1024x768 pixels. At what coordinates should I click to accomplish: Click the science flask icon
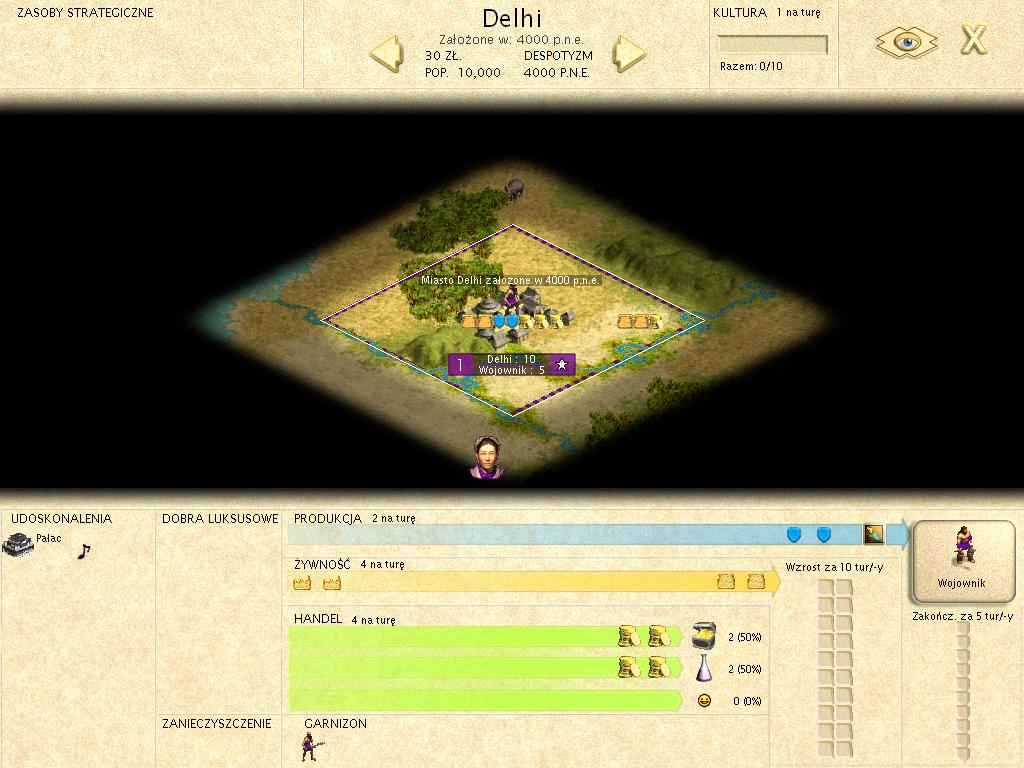point(704,668)
